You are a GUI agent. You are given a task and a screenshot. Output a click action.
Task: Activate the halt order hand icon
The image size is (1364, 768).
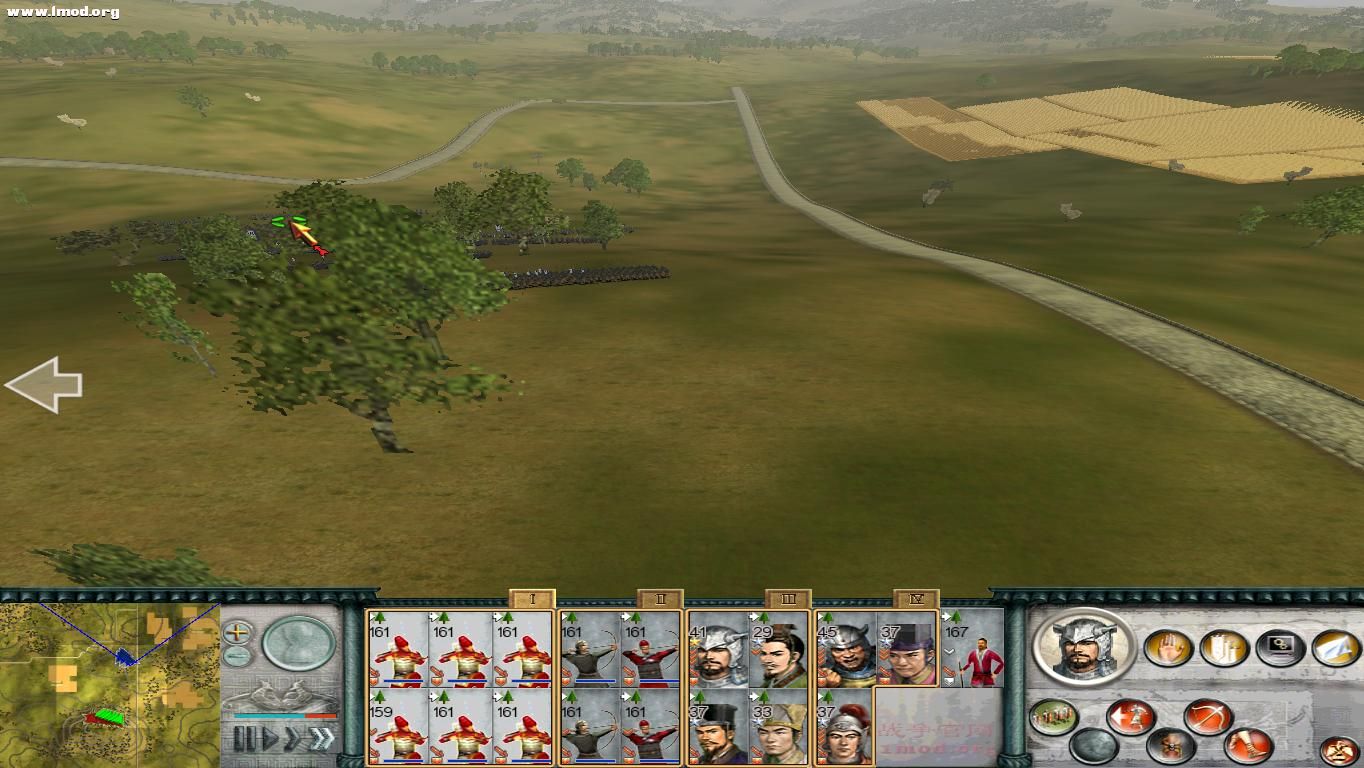(x=1168, y=648)
